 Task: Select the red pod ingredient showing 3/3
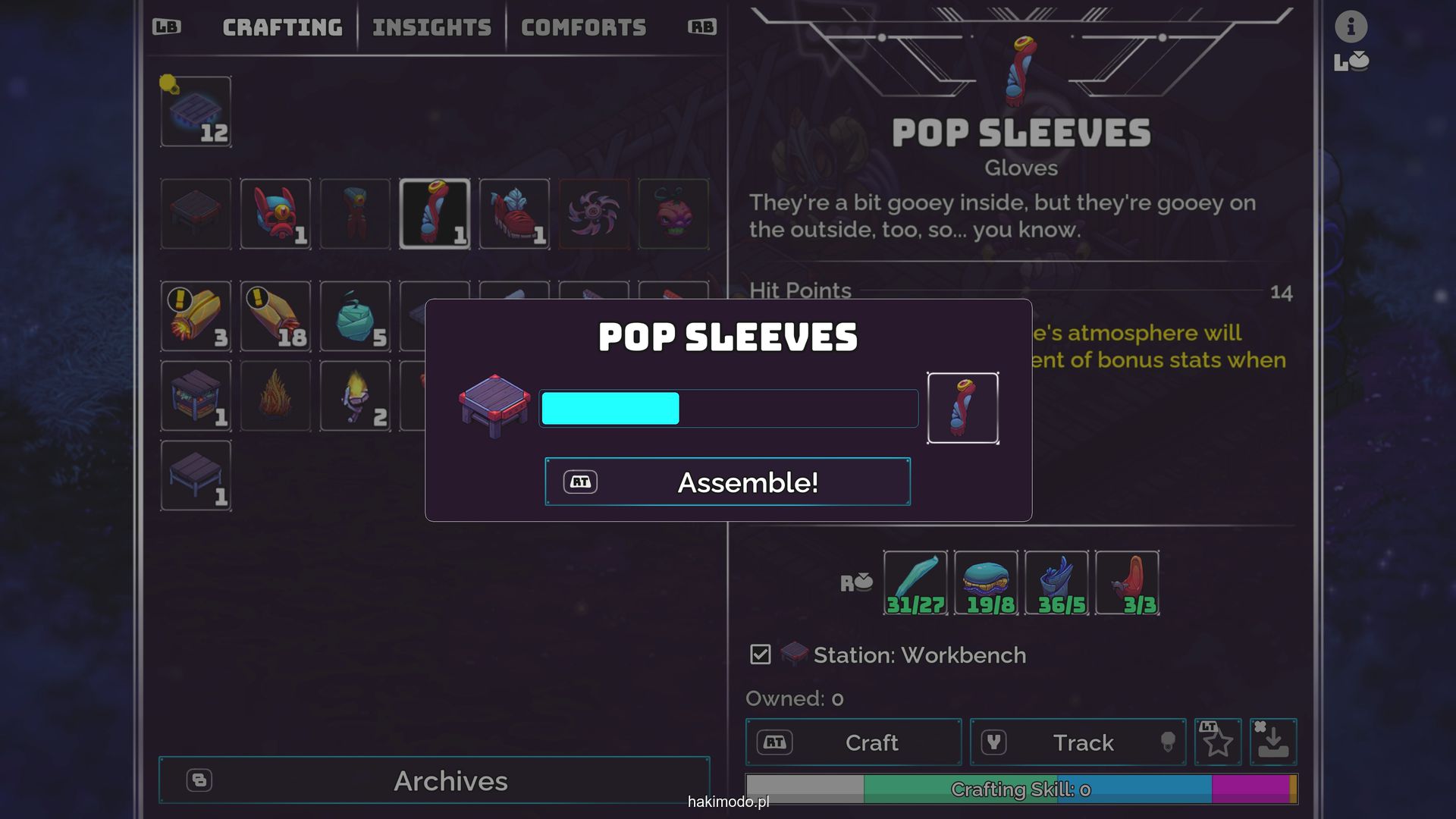[x=1127, y=582]
